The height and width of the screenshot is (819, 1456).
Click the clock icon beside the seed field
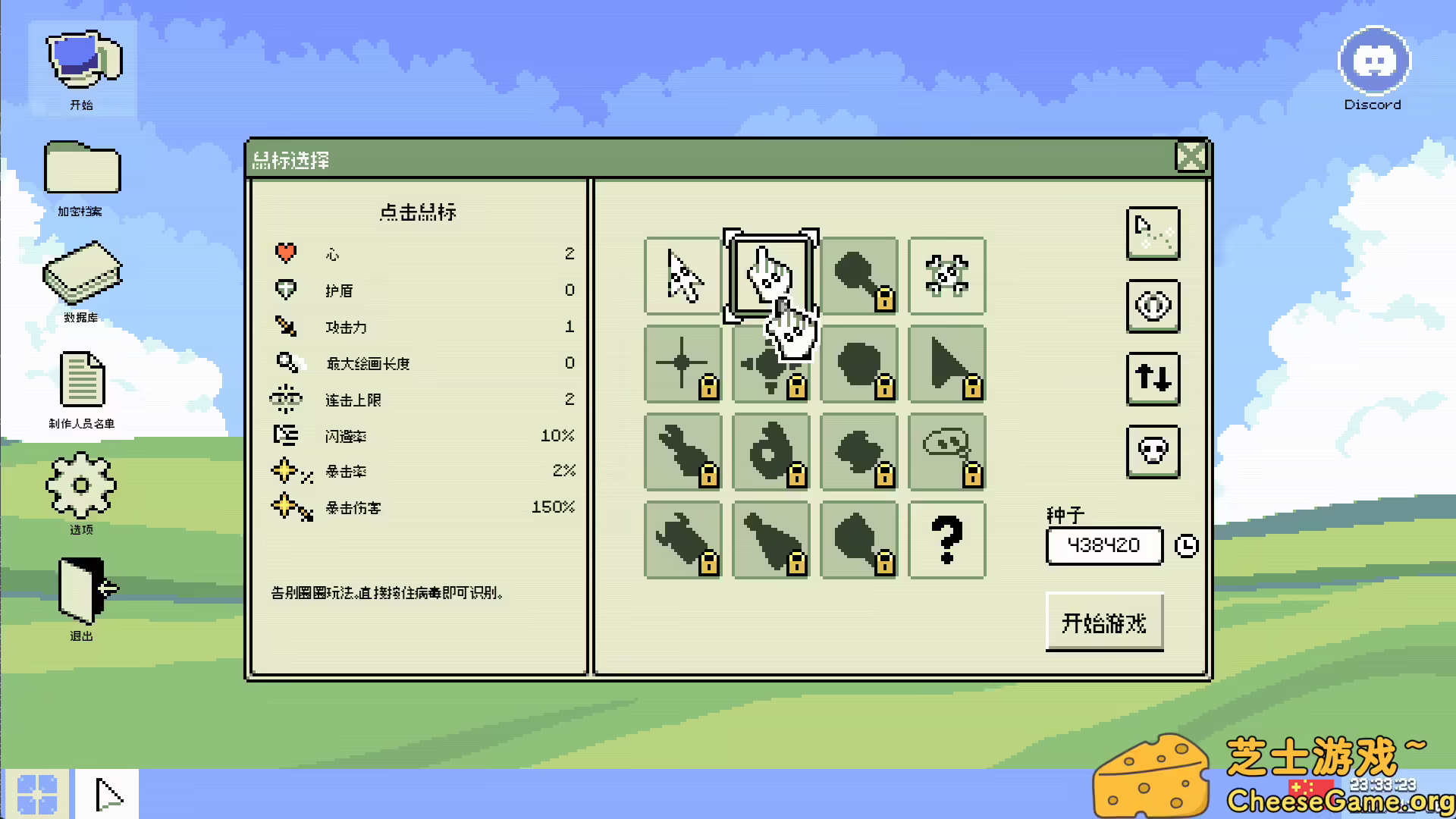pyautogui.click(x=1187, y=545)
